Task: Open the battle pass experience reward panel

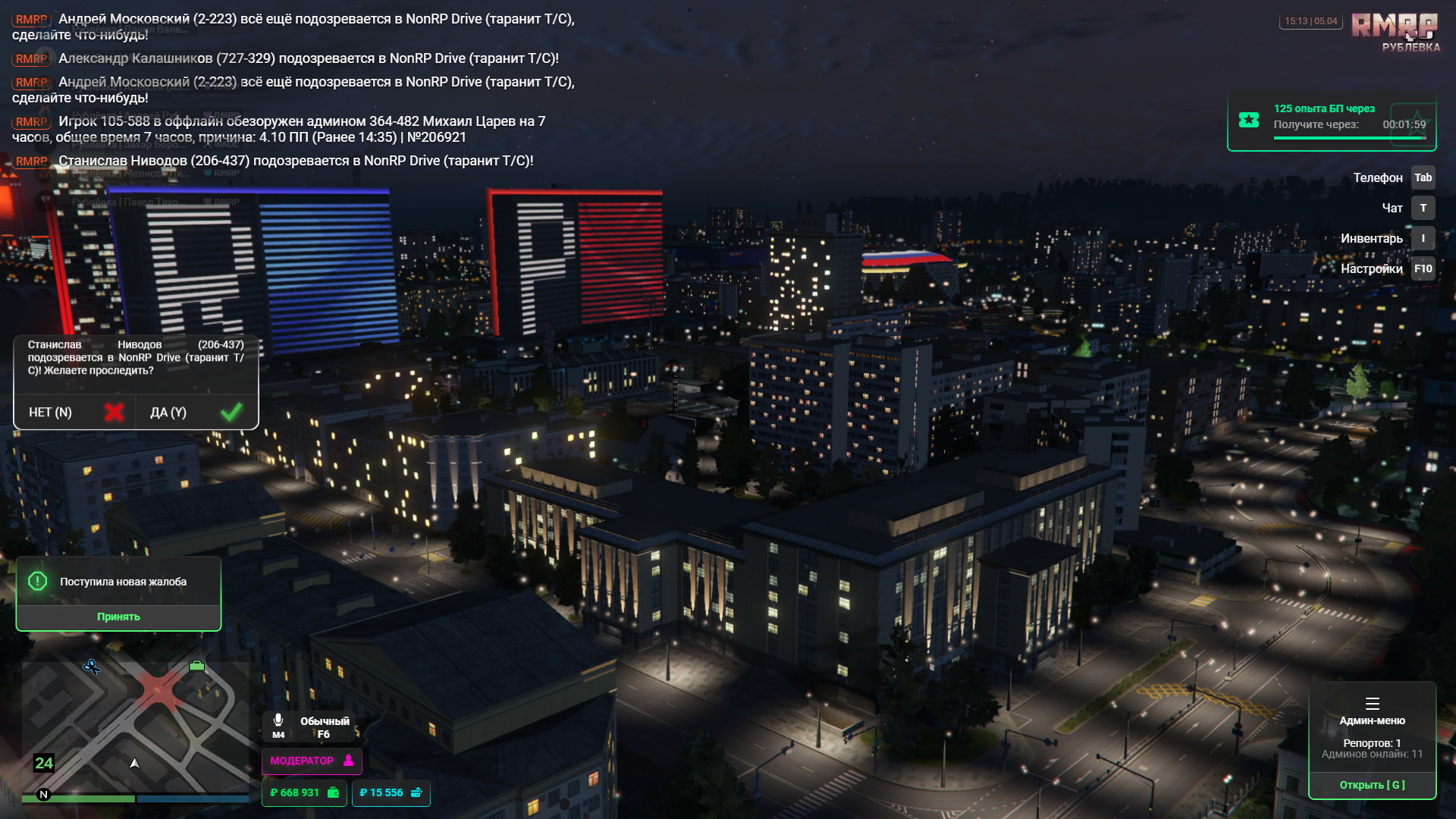Action: [1332, 121]
